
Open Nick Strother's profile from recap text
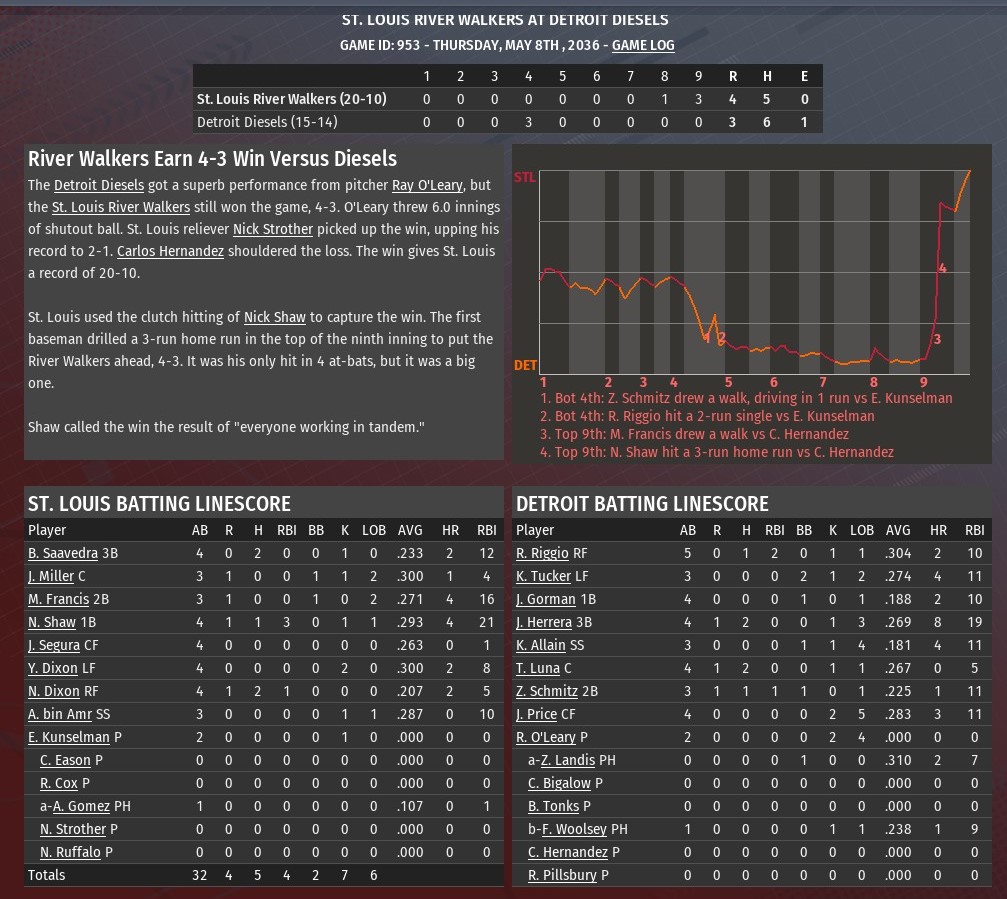pyautogui.click(x=273, y=229)
